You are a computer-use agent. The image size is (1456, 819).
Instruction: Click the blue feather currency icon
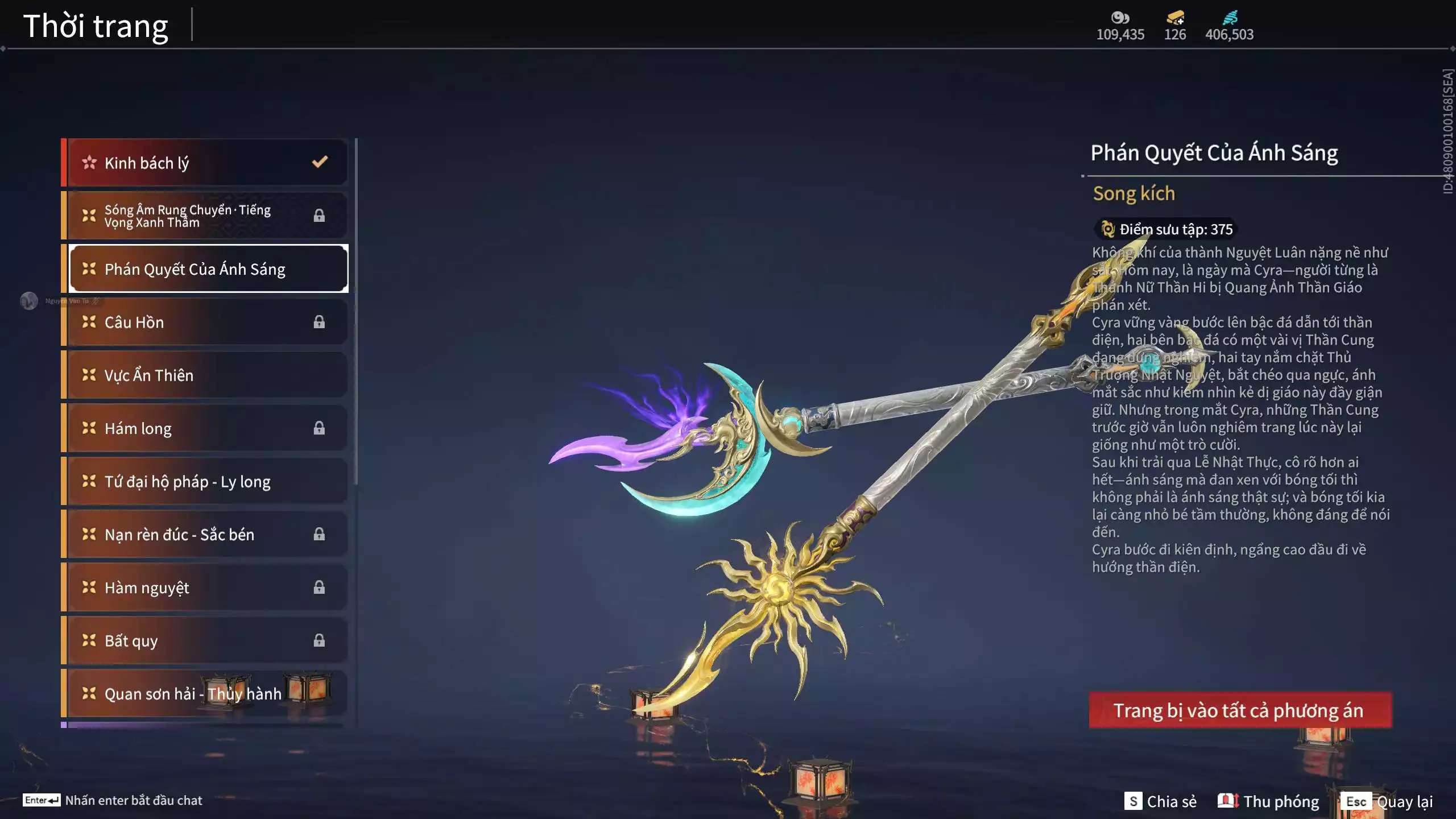click(1229, 18)
